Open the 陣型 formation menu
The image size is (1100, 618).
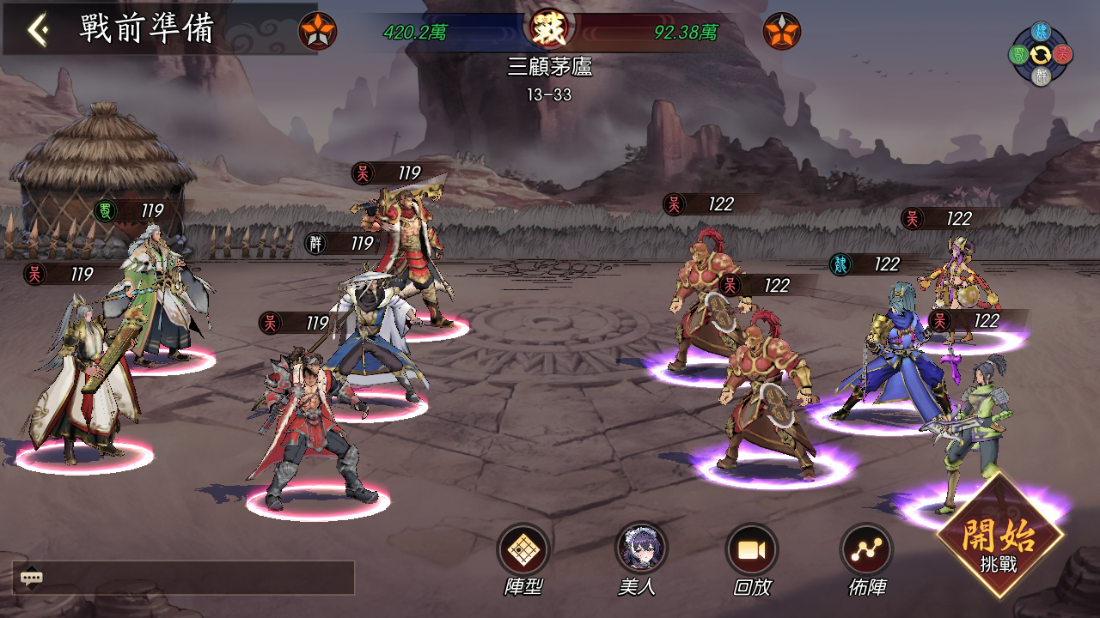pos(523,550)
